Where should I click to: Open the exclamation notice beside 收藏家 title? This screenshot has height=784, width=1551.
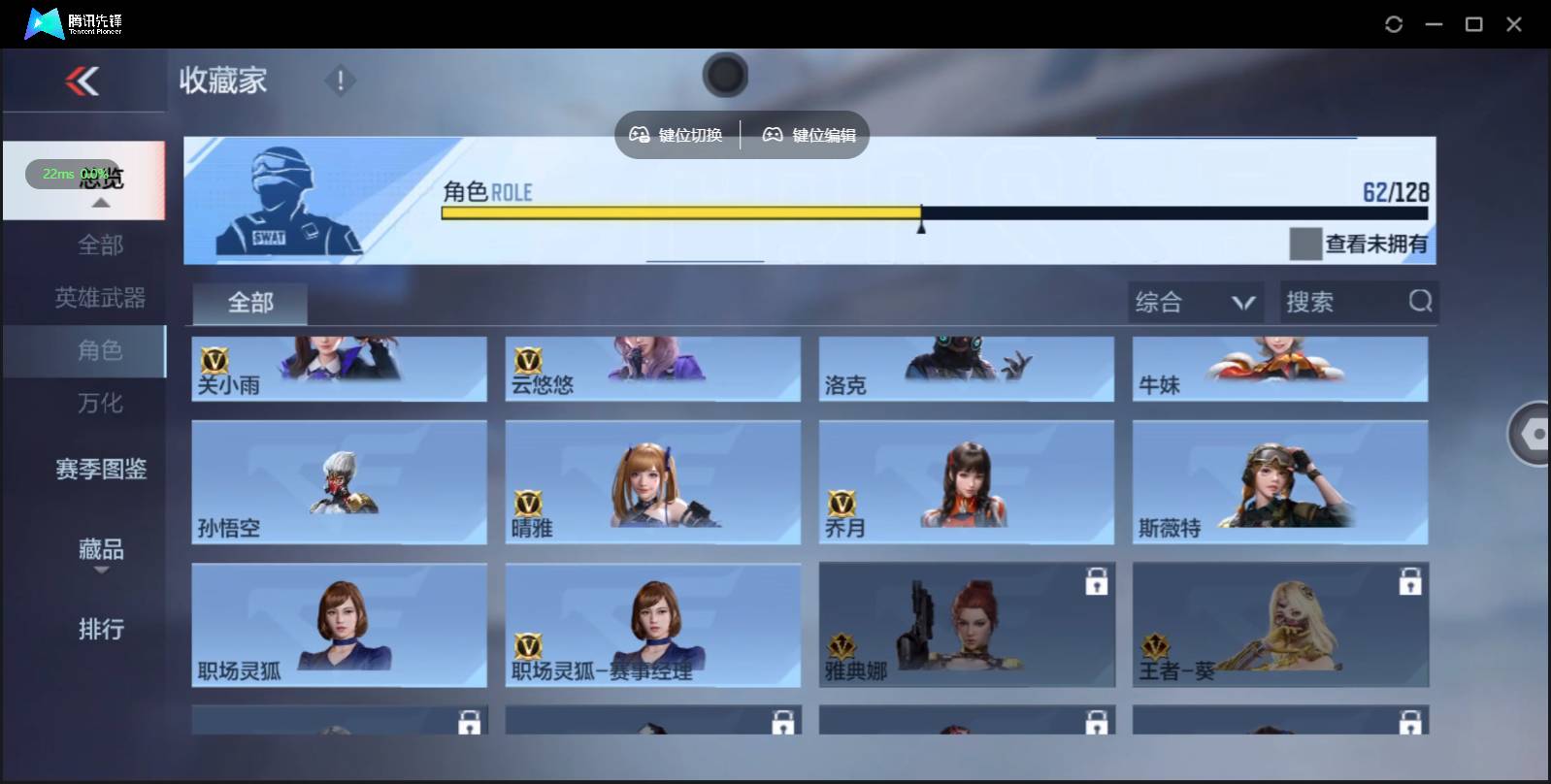(340, 82)
